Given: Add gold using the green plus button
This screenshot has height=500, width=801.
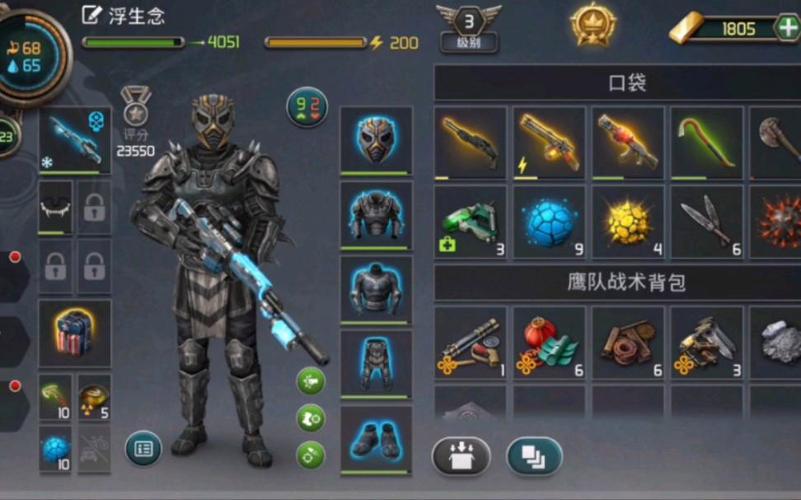Looking at the screenshot, I should pos(787,28).
